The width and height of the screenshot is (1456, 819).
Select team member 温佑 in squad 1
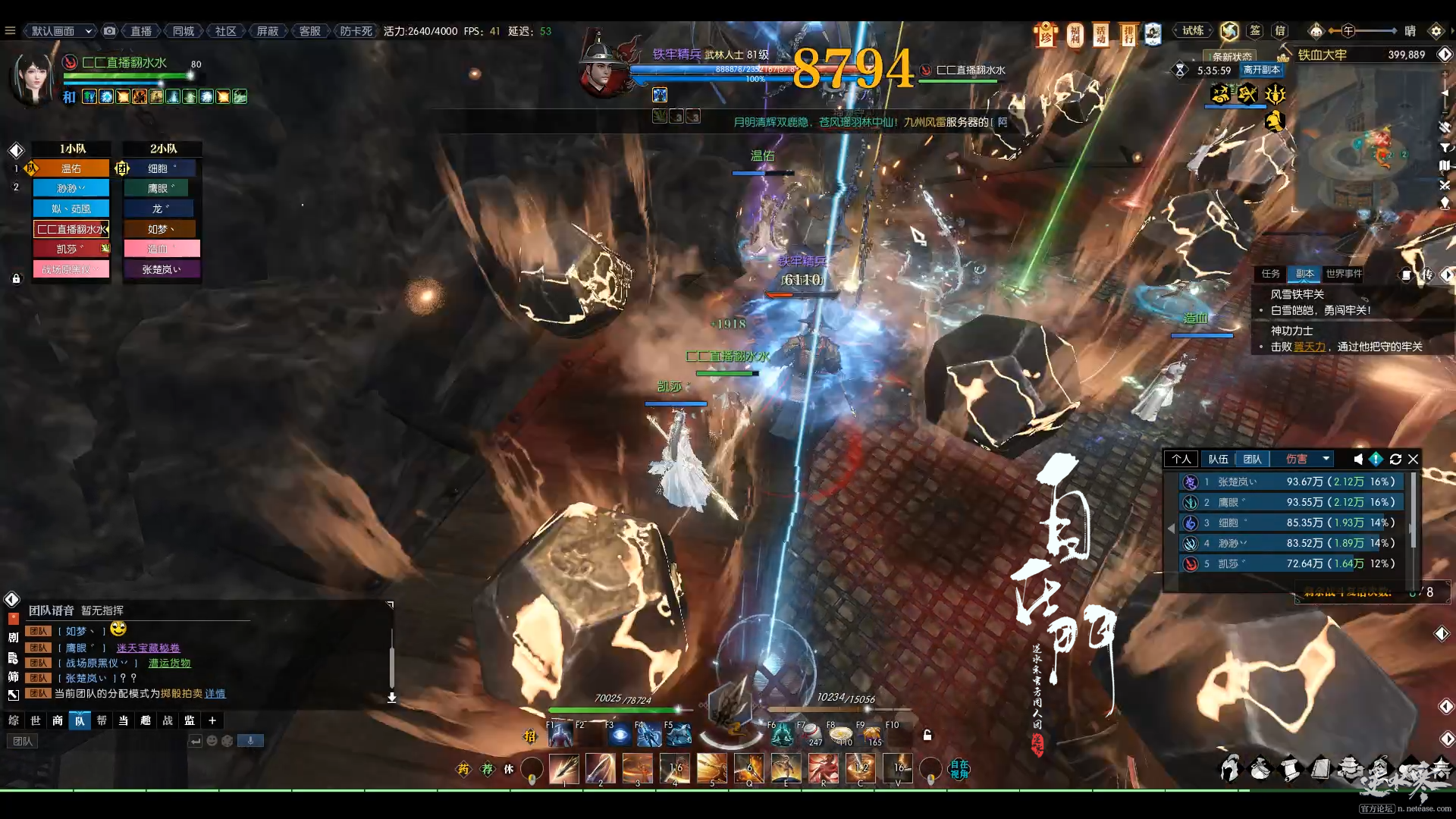(x=71, y=168)
